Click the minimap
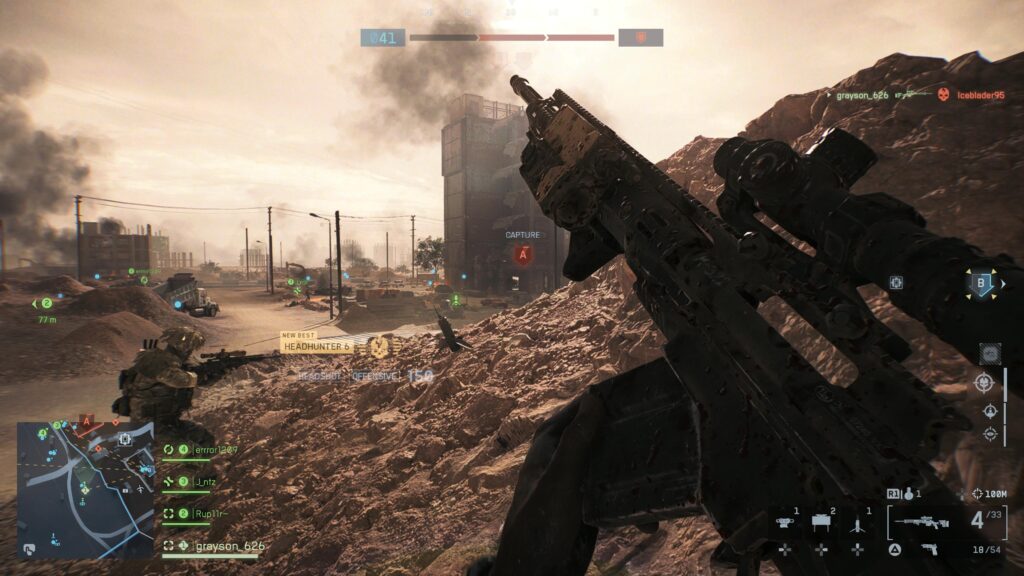 pyautogui.click(x=86, y=489)
